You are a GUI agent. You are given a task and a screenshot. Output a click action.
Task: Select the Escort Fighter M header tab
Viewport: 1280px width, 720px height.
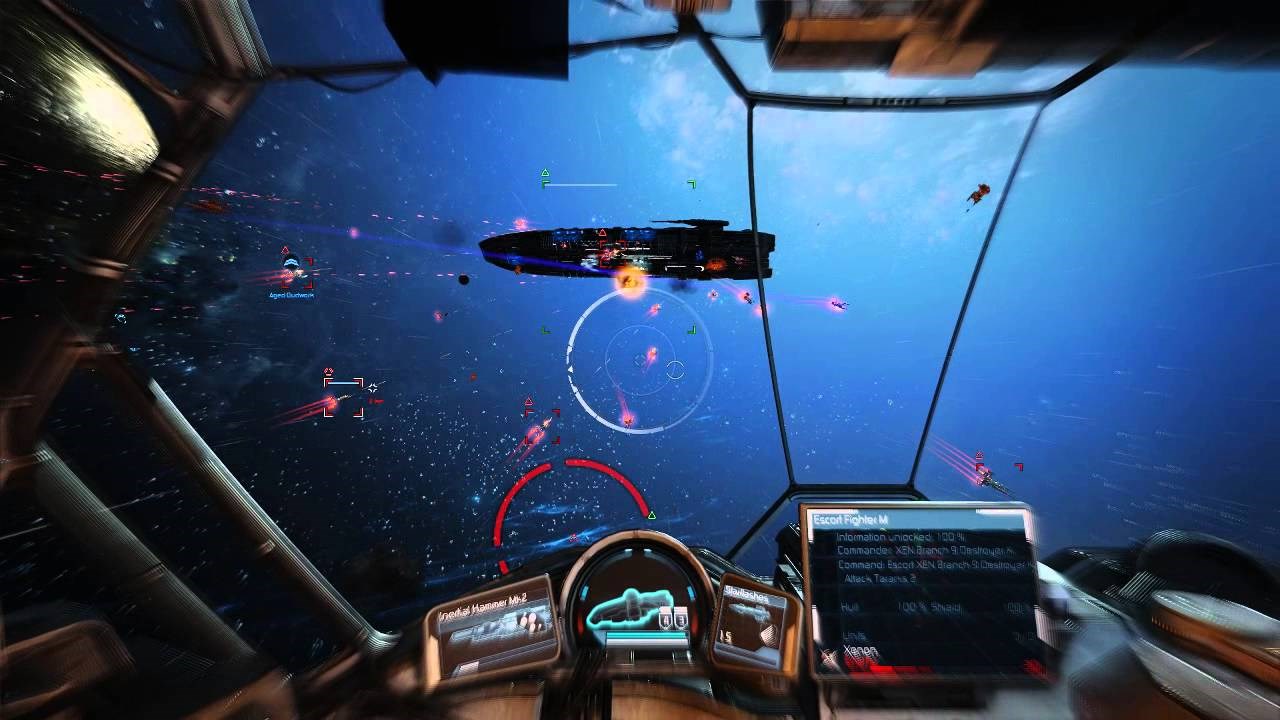850,518
